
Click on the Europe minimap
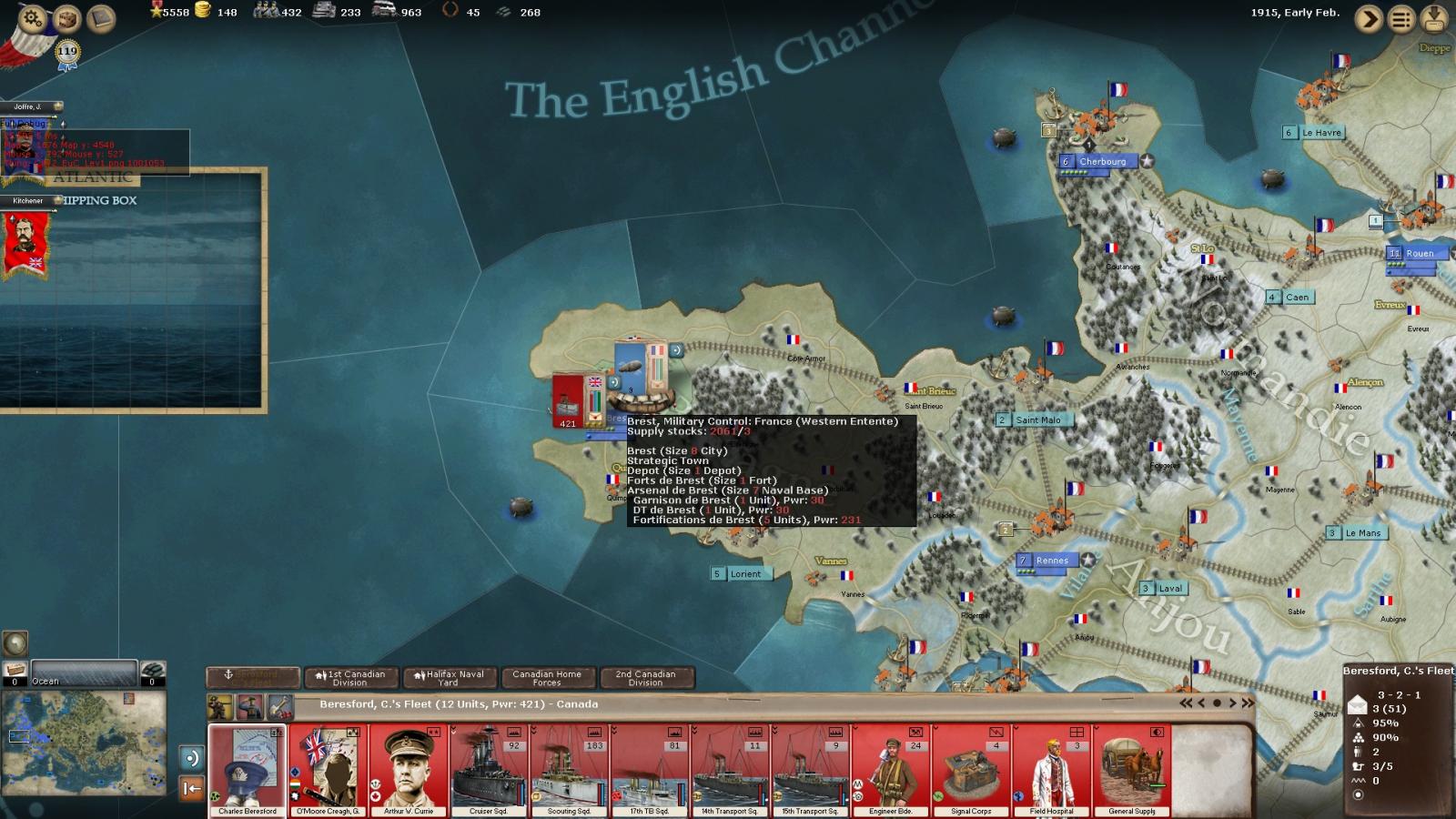84,739
